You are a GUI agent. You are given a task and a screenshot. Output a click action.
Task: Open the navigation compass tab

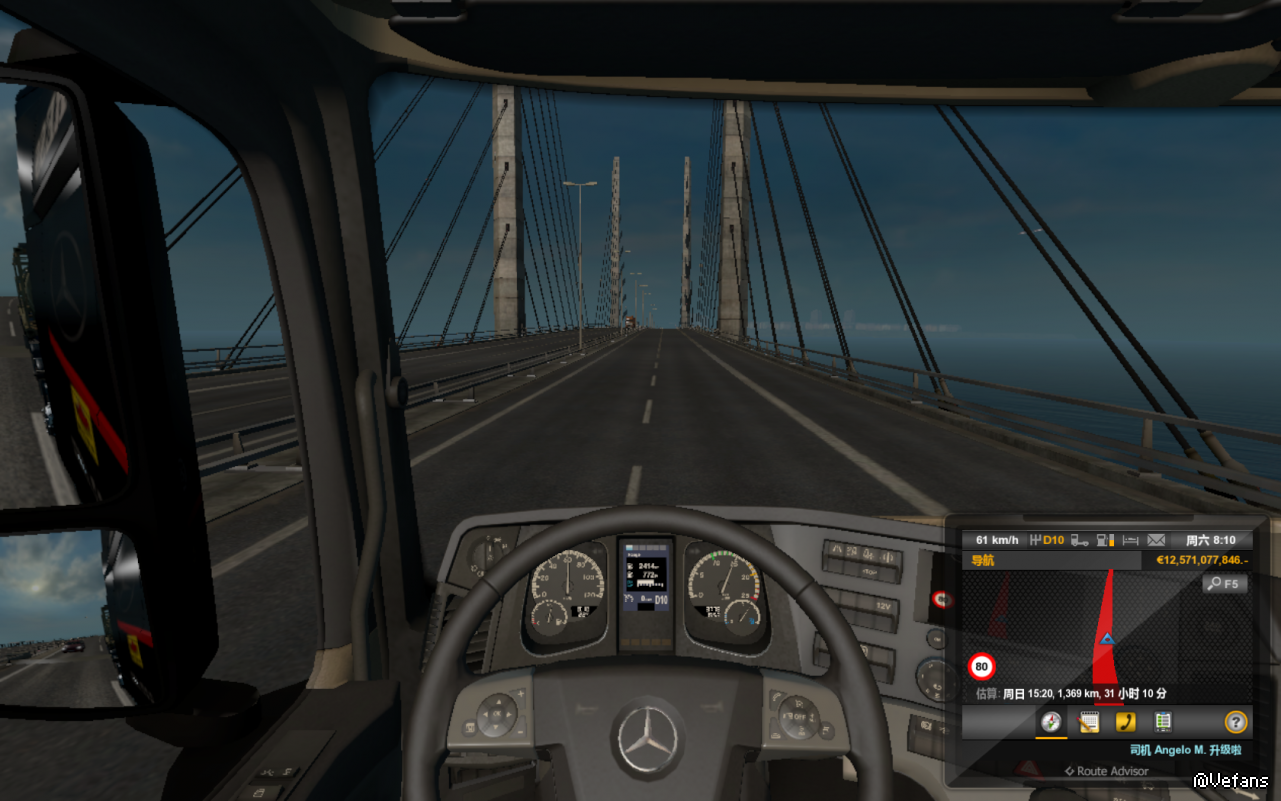tap(1050, 722)
